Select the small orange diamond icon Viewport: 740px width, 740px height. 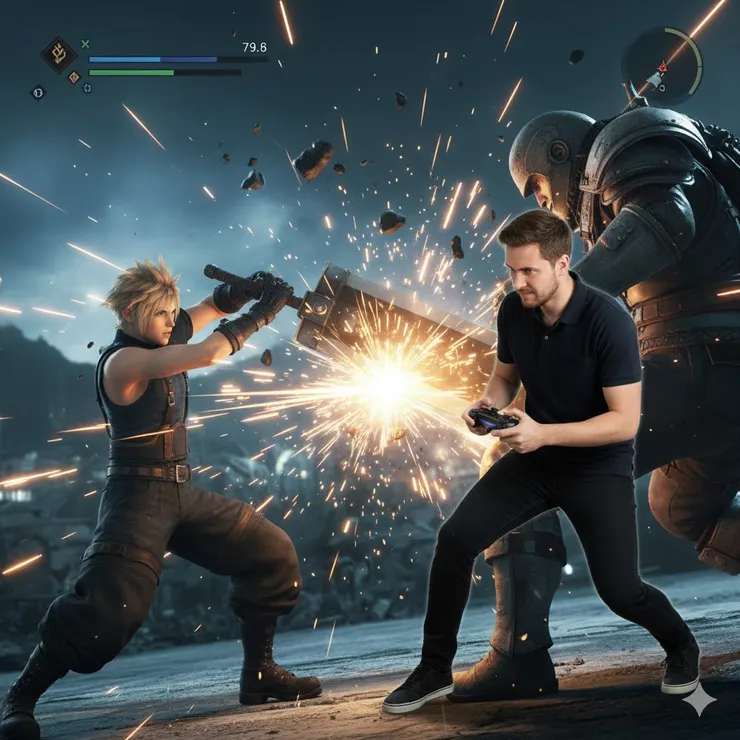tap(73, 77)
